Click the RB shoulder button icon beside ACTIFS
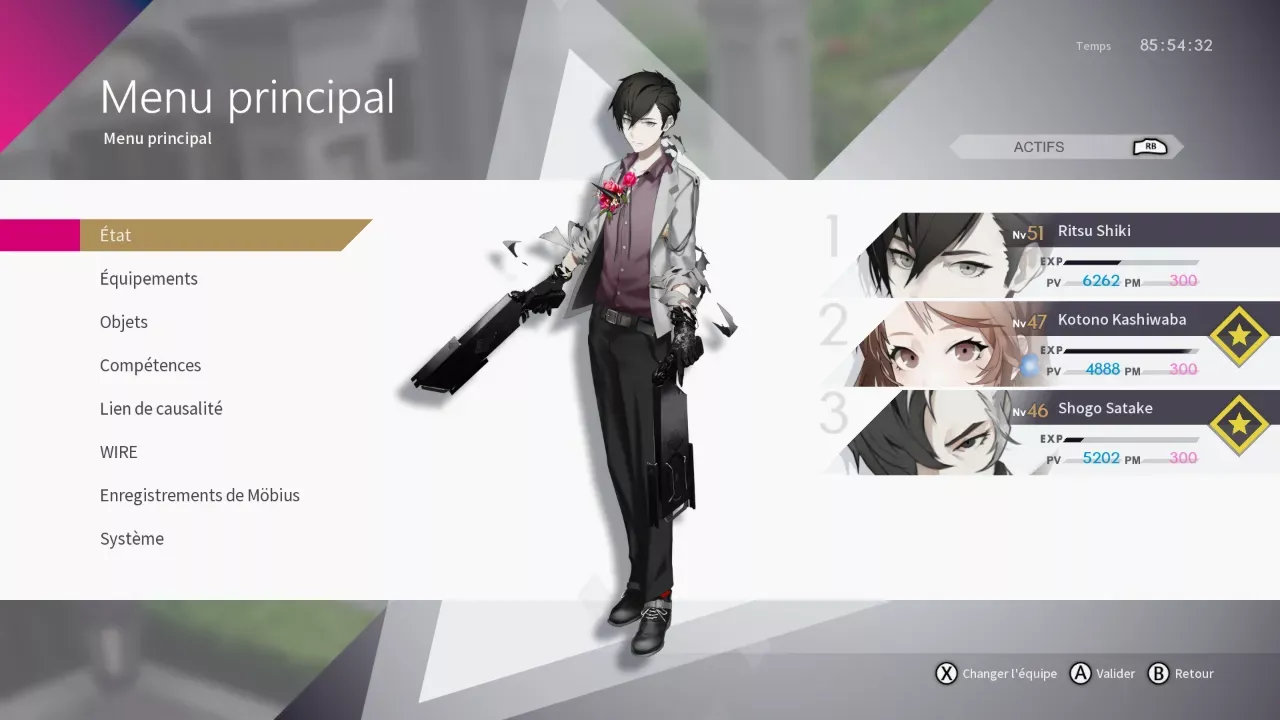 coord(1150,146)
